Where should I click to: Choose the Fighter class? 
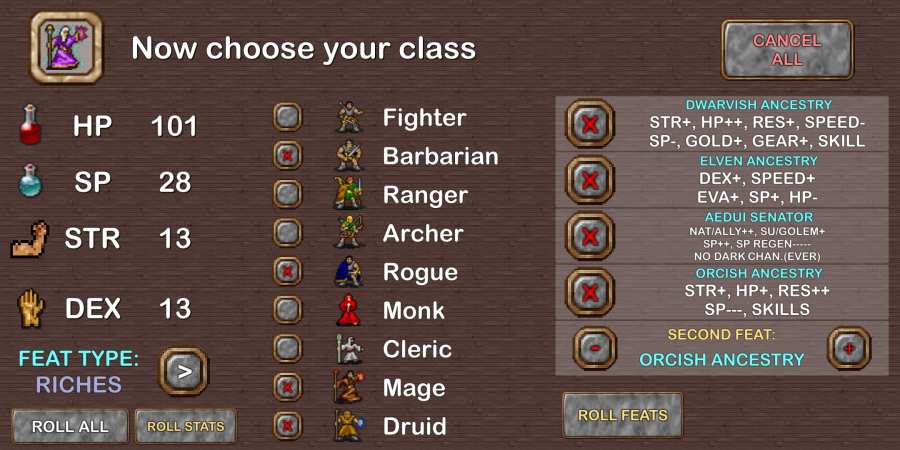tap(288, 117)
